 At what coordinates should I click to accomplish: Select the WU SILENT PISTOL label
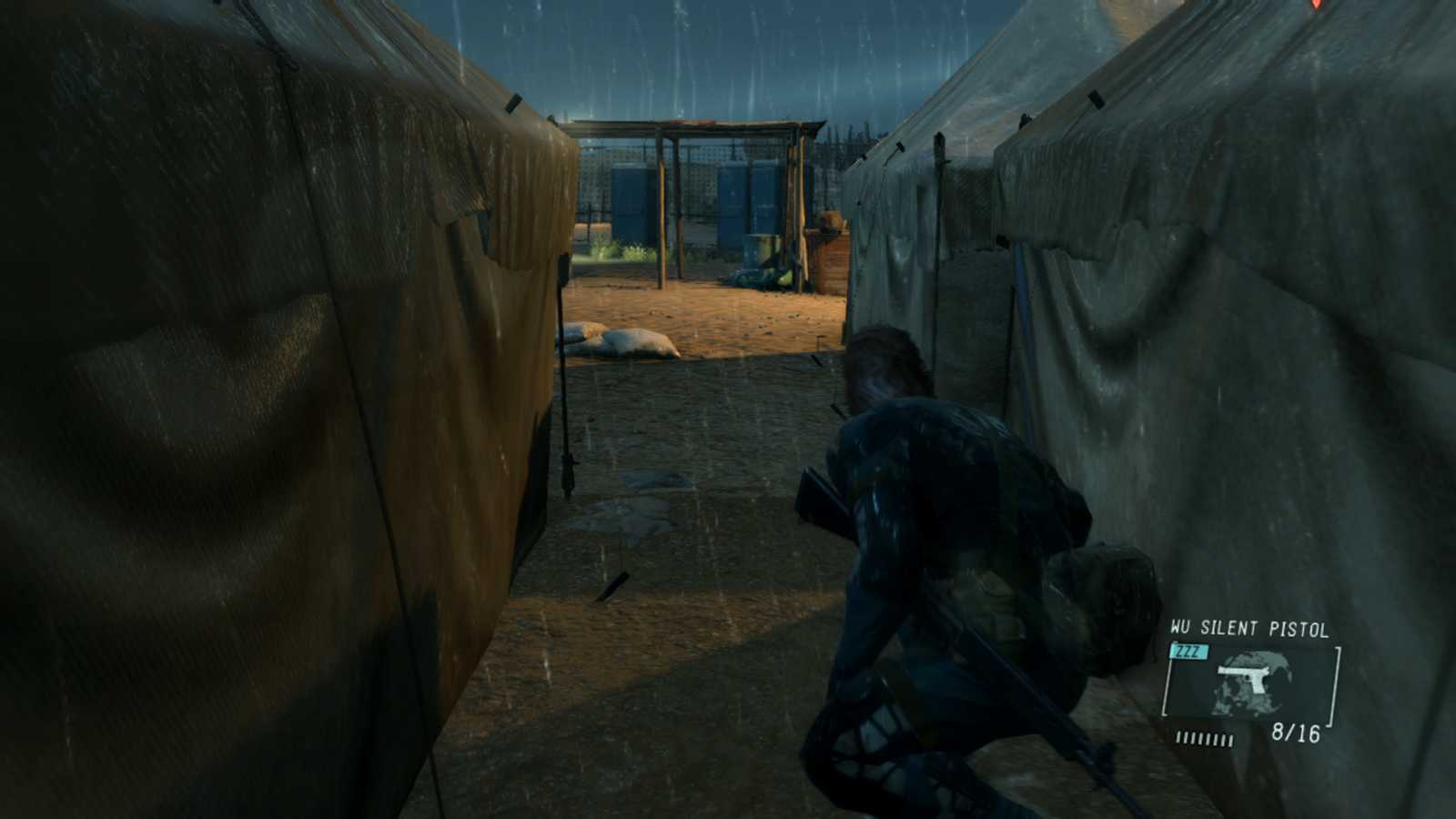1248,628
